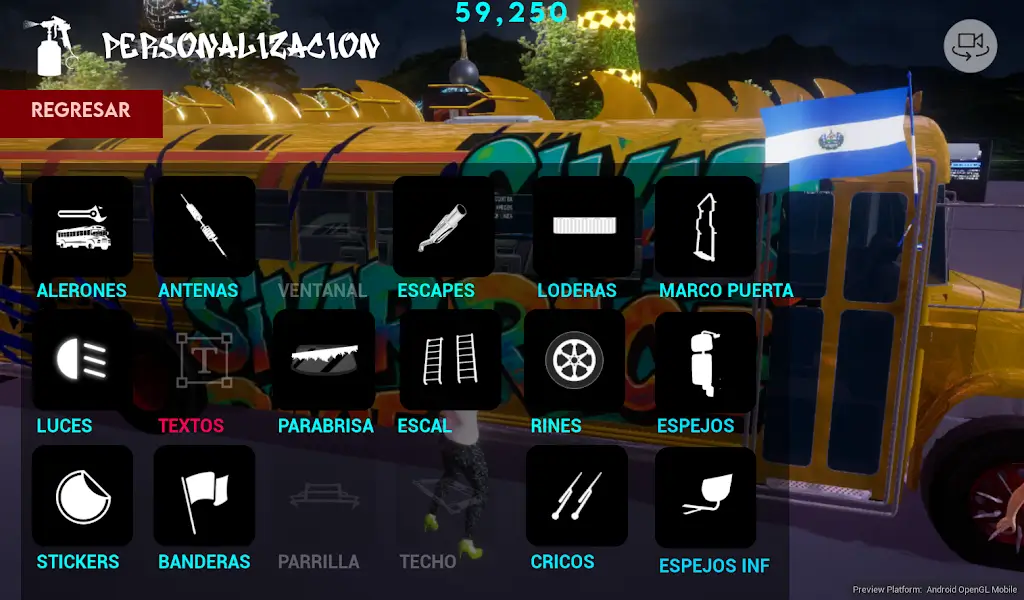The height and width of the screenshot is (600, 1024).
Task: Open the LUCES headlight options
Action: coord(82,360)
